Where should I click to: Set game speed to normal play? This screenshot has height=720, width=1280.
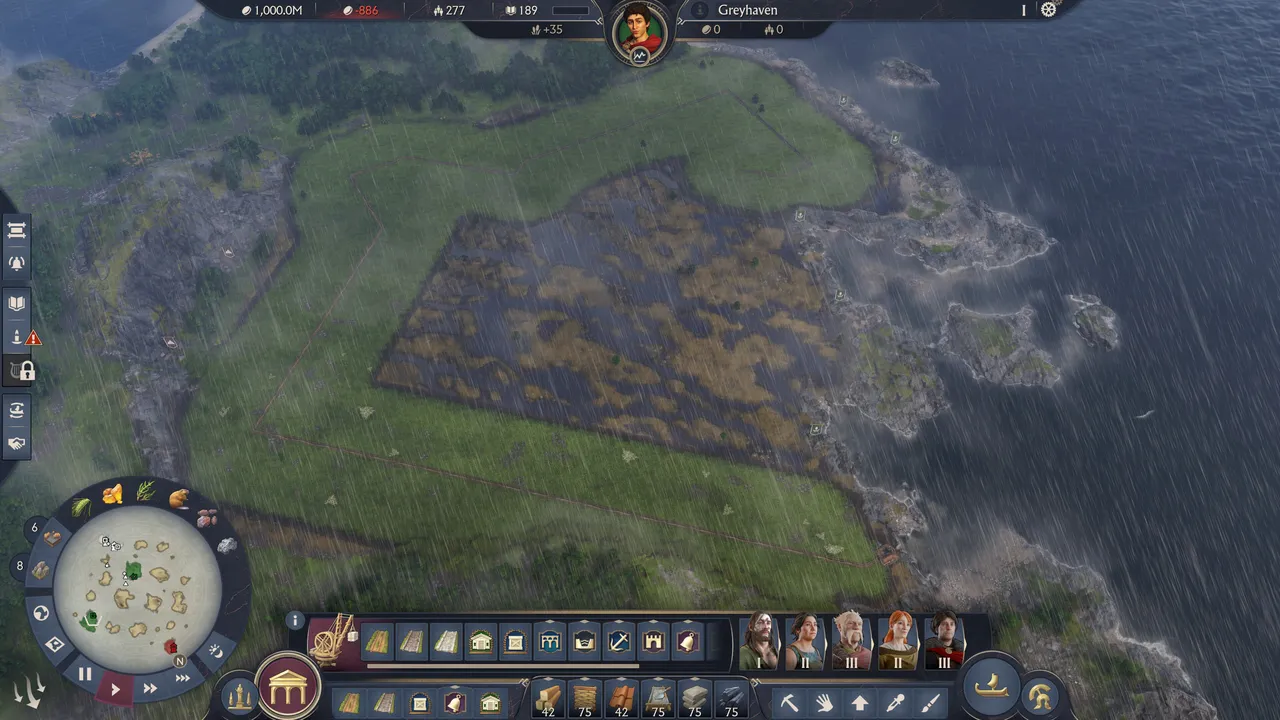(115, 689)
